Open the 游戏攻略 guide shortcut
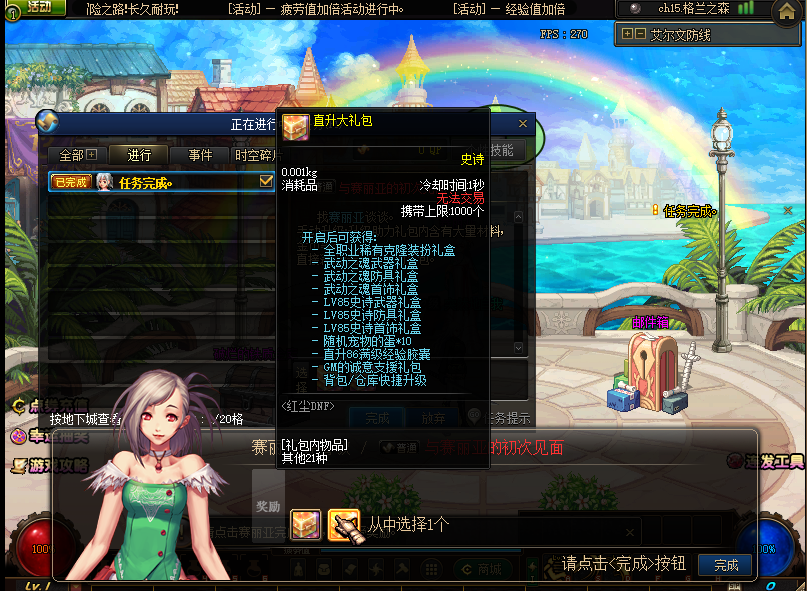Image resolution: width=807 pixels, height=591 pixels. [48, 466]
